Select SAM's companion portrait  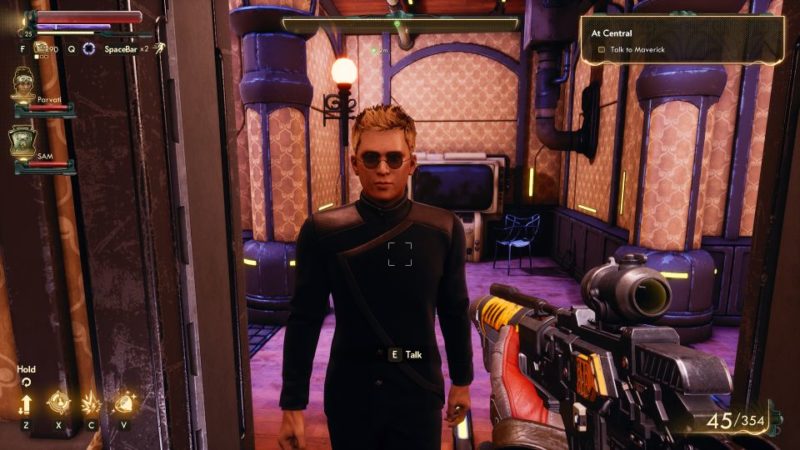point(24,142)
